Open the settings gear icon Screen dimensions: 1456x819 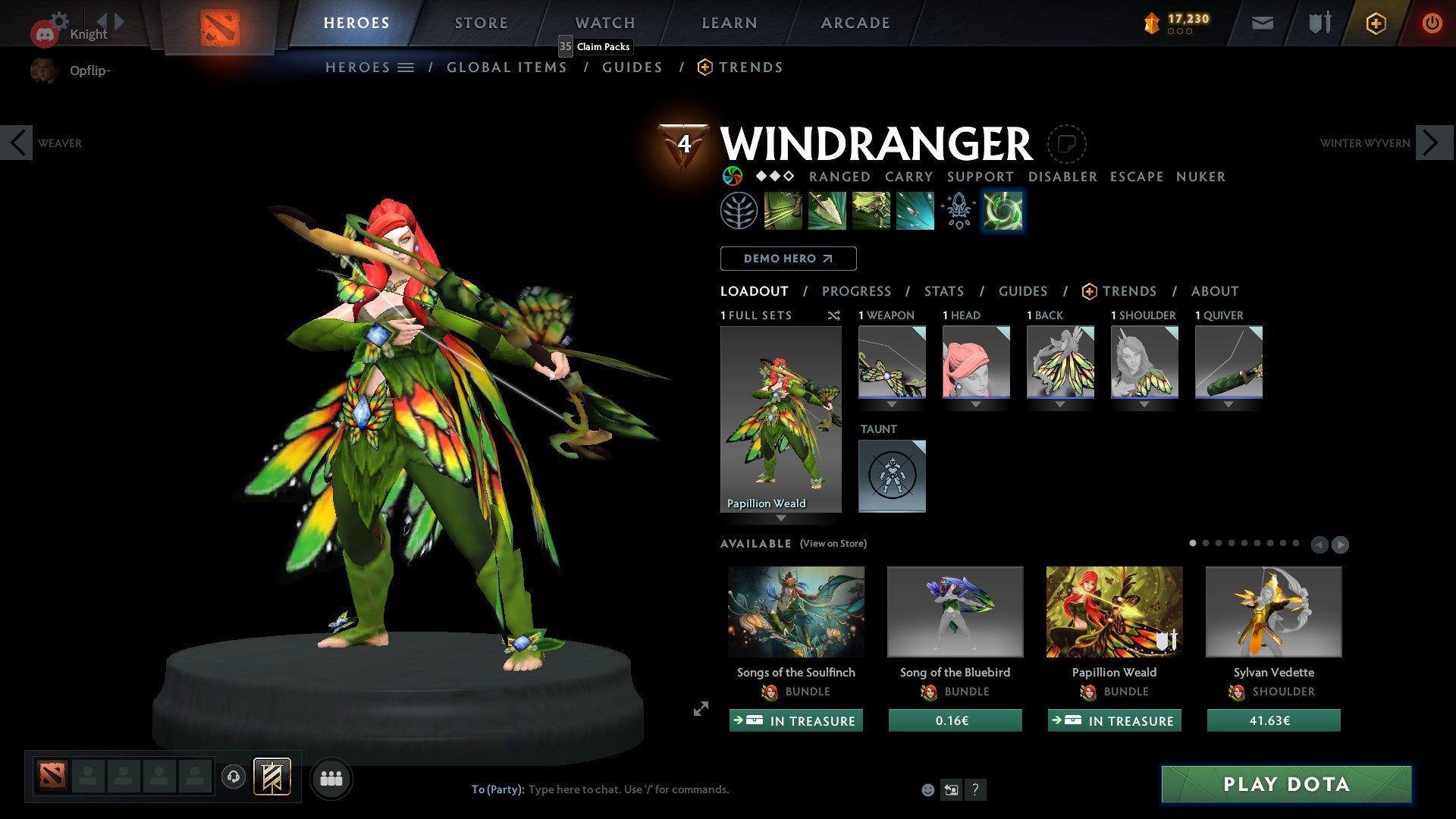61,21
